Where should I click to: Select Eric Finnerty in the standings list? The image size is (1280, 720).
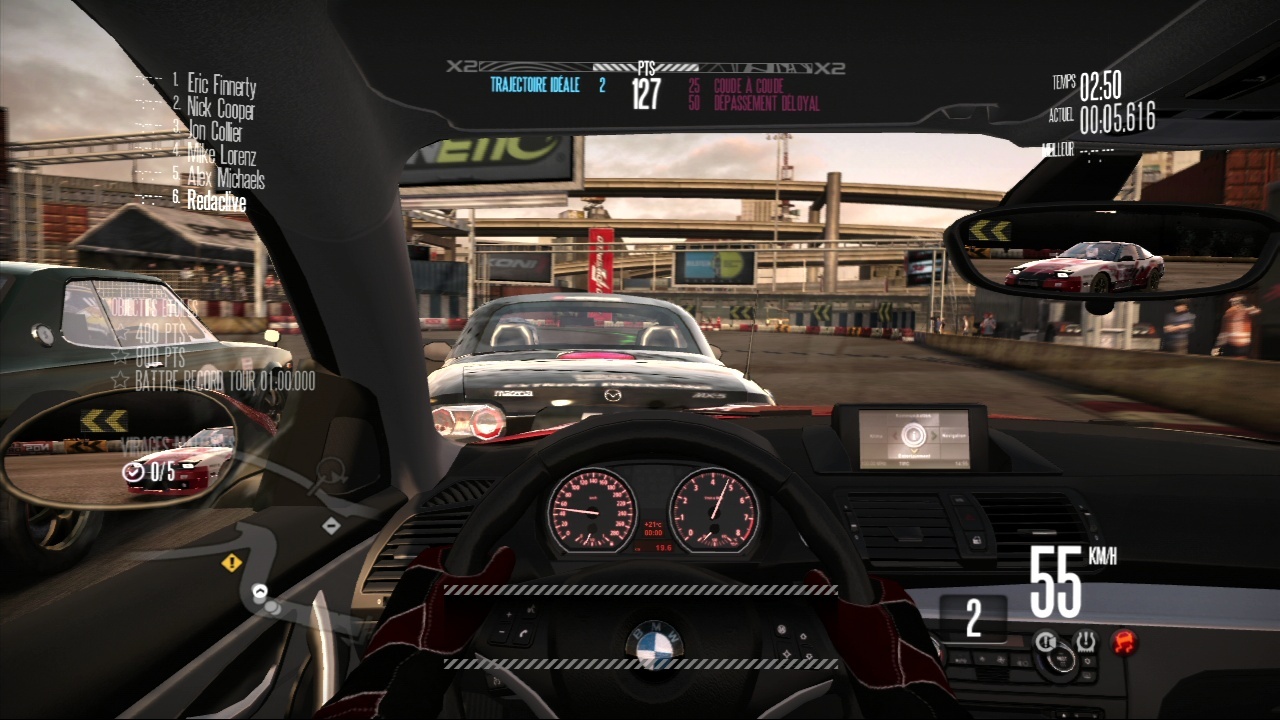click(x=221, y=86)
